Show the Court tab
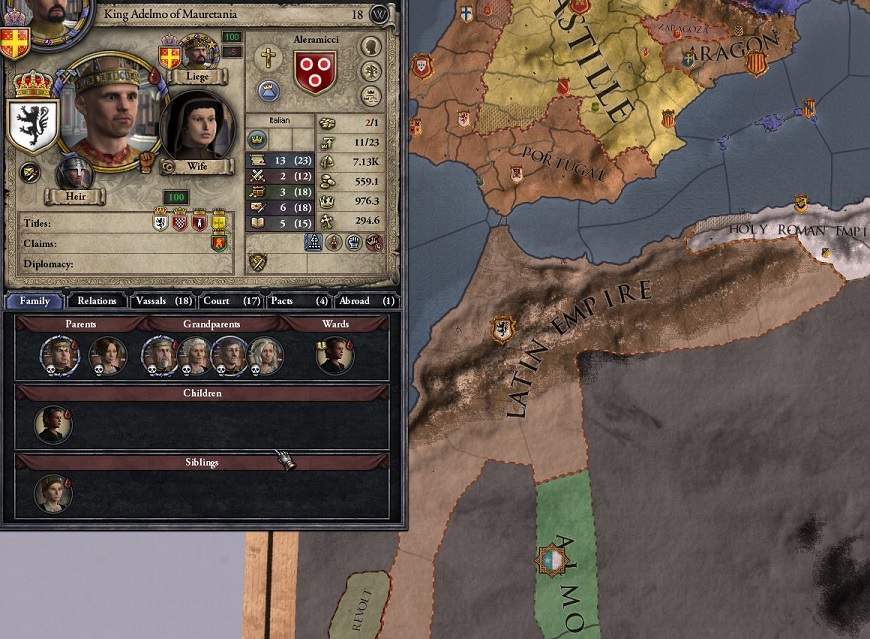This screenshot has width=870, height=639. point(230,300)
